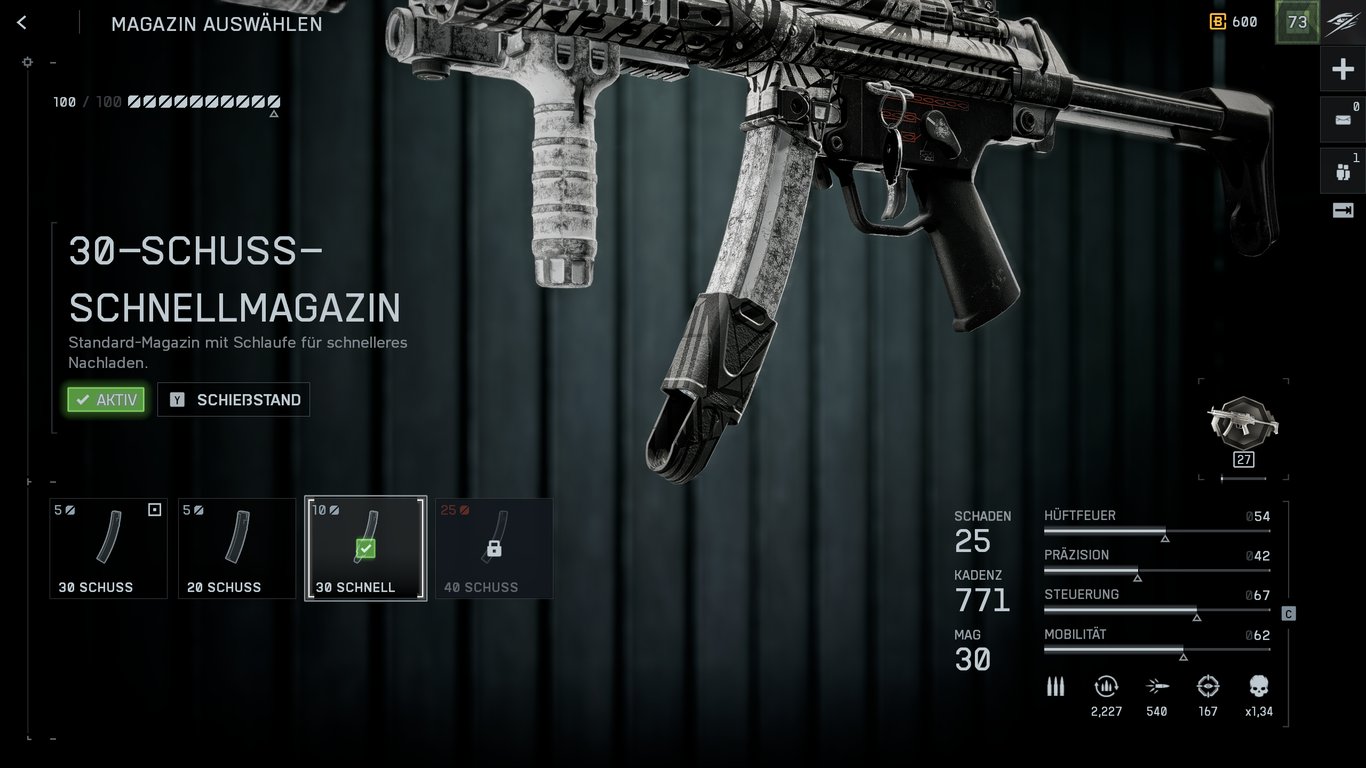Open the Schießstand firing range

click(x=234, y=400)
